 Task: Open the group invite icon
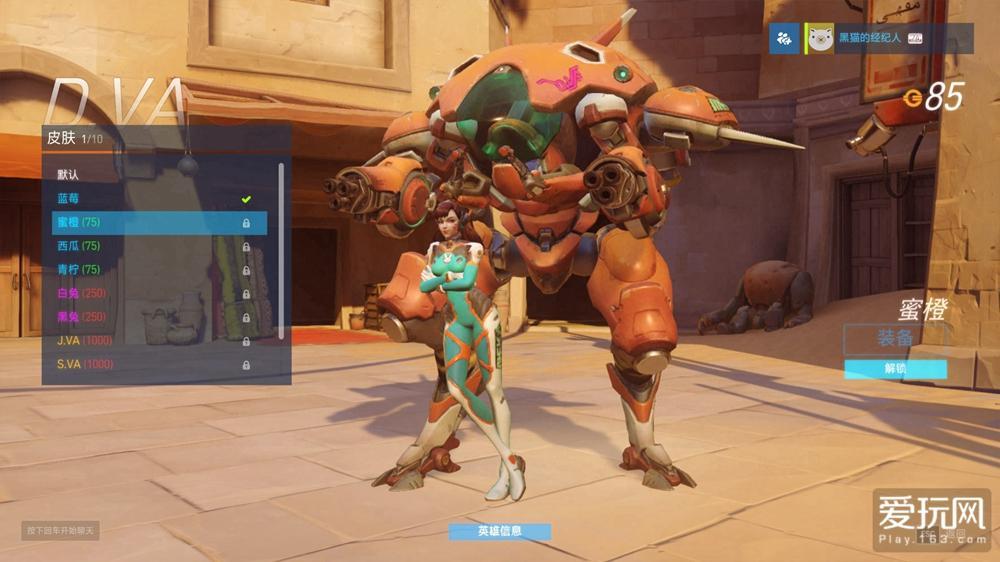(x=784, y=39)
